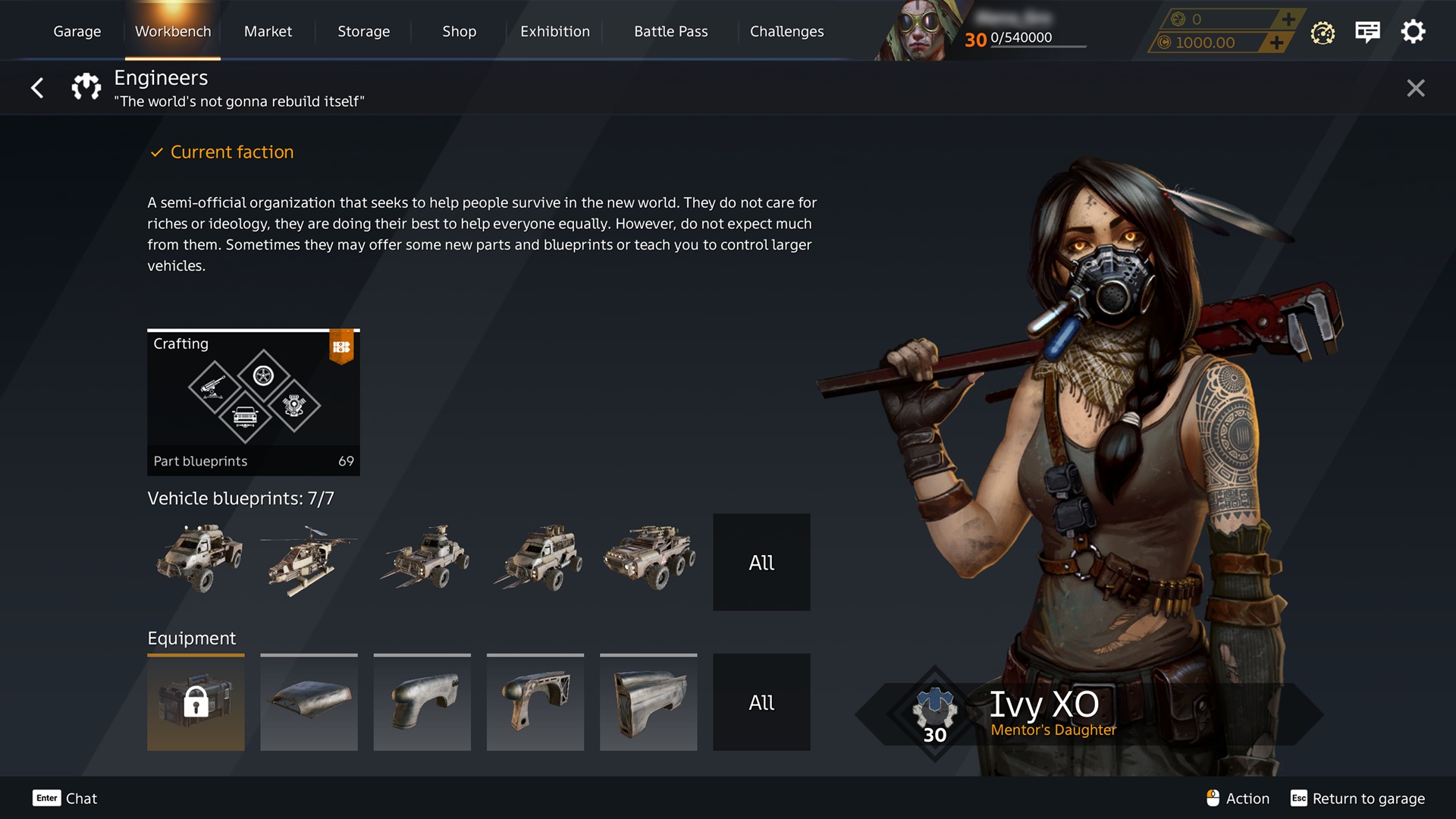Close the Engineers faction panel
This screenshot has width=1456, height=819.
coord(1415,88)
